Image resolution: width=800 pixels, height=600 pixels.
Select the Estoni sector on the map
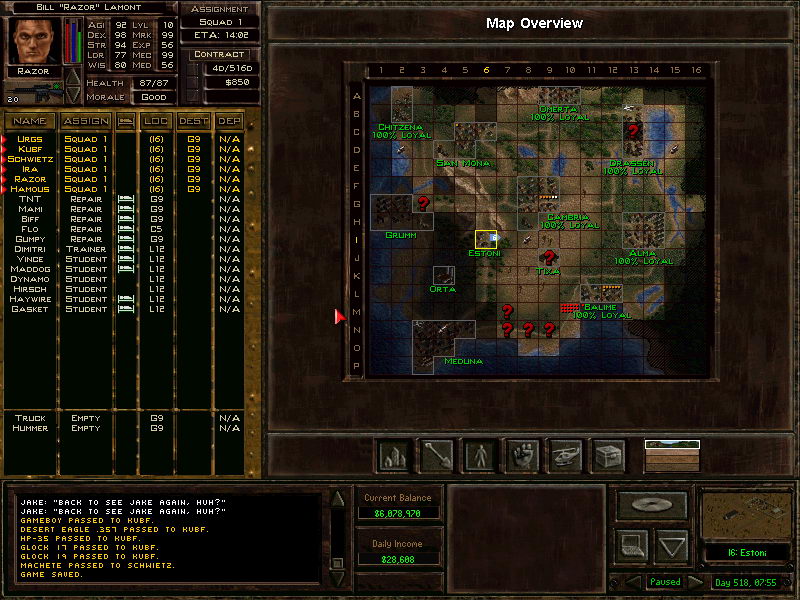tap(486, 239)
